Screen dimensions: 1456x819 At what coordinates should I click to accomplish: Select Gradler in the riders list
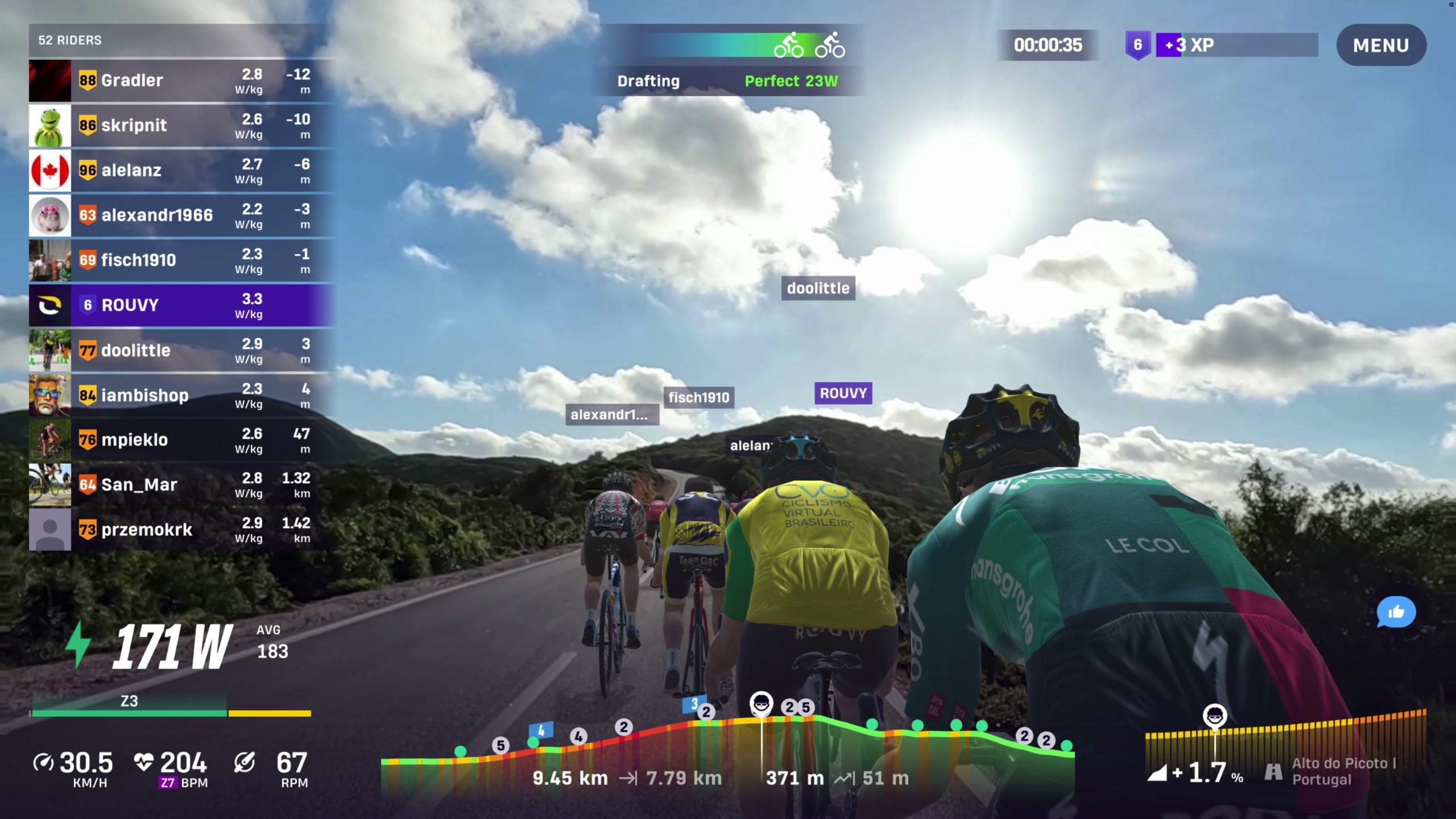tap(181, 80)
